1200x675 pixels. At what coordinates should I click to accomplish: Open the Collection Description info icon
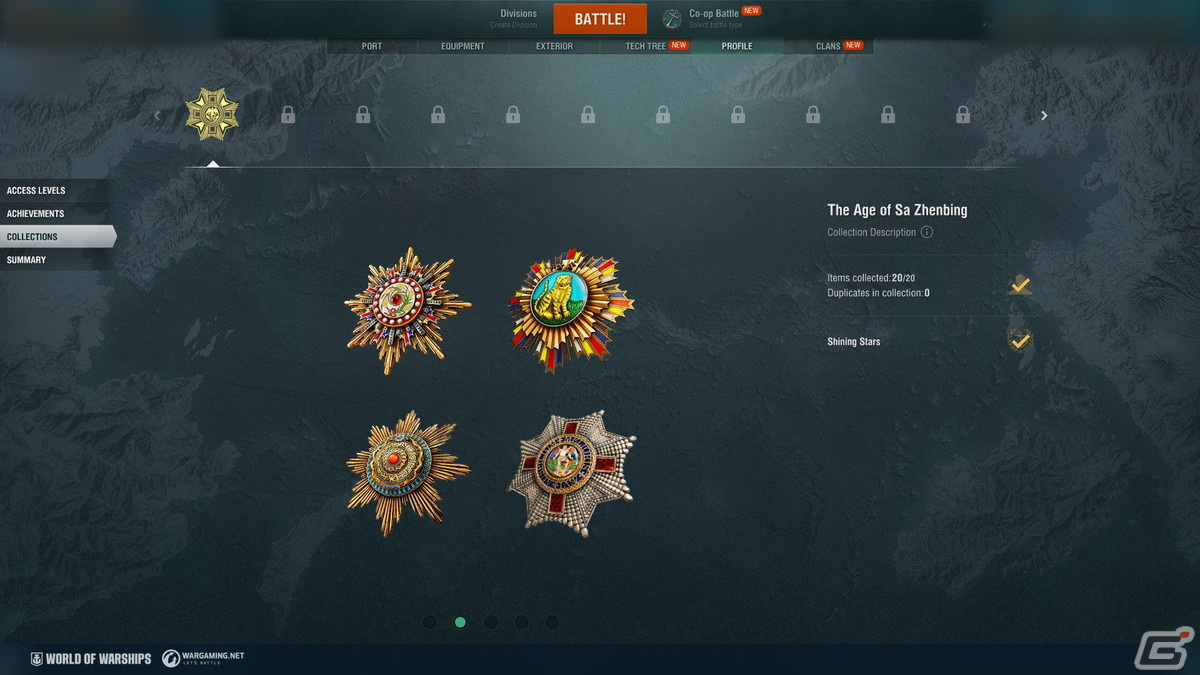pyautogui.click(x=927, y=232)
